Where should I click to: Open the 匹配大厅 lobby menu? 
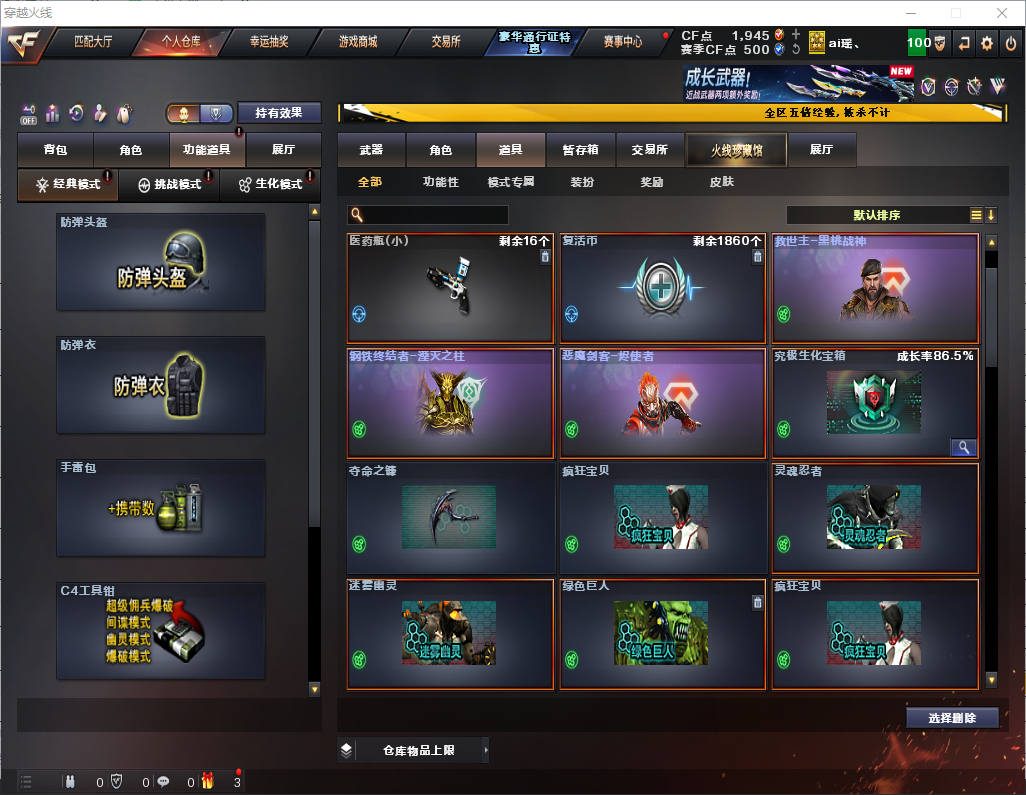[x=93, y=42]
